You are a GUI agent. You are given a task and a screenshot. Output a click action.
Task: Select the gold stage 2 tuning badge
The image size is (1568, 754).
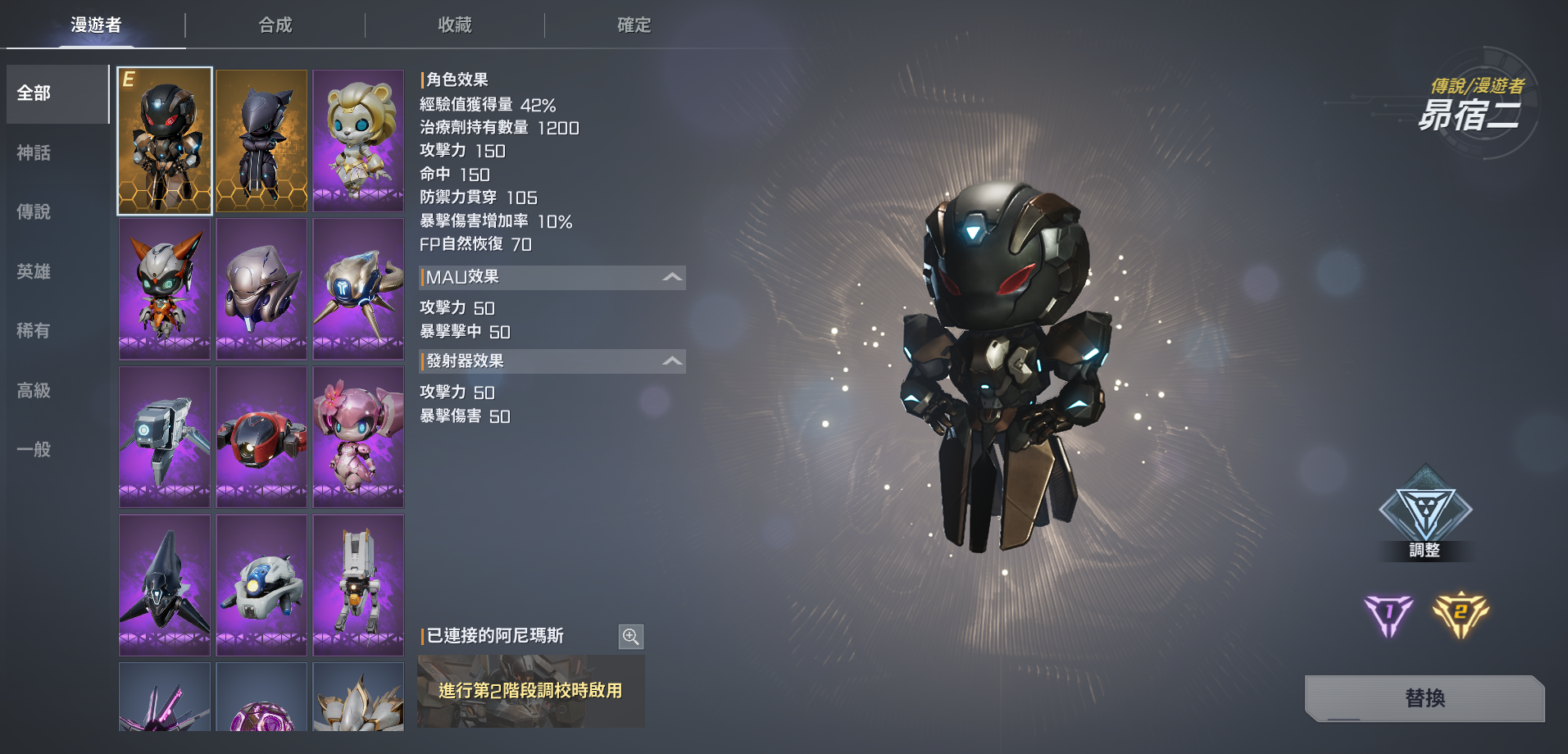pyautogui.click(x=1461, y=614)
